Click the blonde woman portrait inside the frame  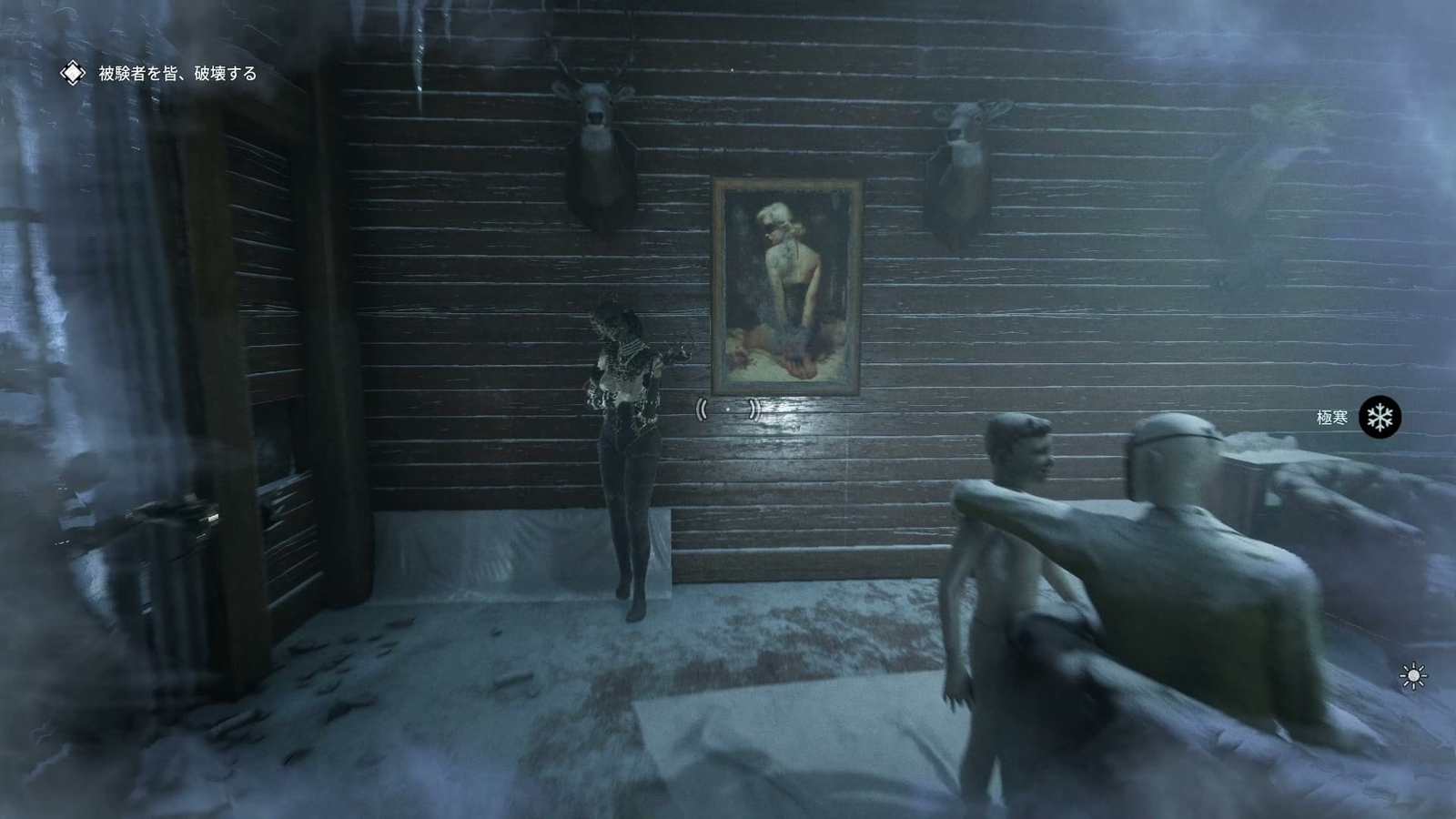[x=783, y=255]
